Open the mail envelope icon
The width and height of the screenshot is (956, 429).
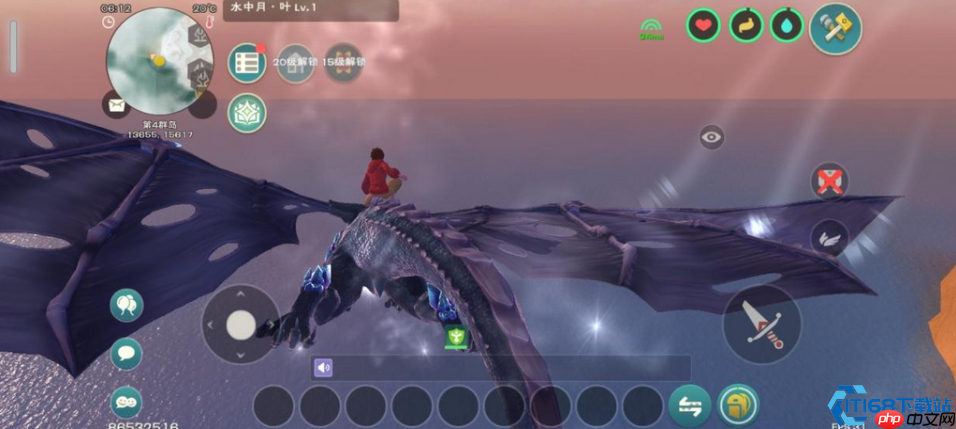(x=116, y=103)
